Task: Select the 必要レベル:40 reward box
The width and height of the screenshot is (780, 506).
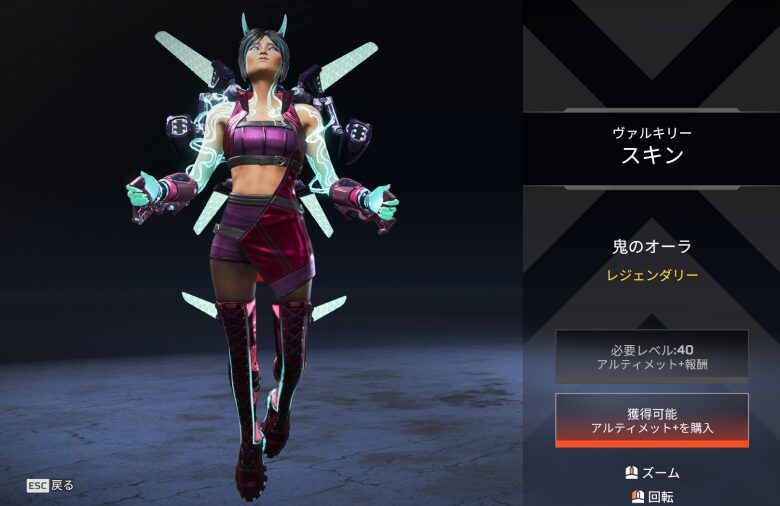Action: 652,356
